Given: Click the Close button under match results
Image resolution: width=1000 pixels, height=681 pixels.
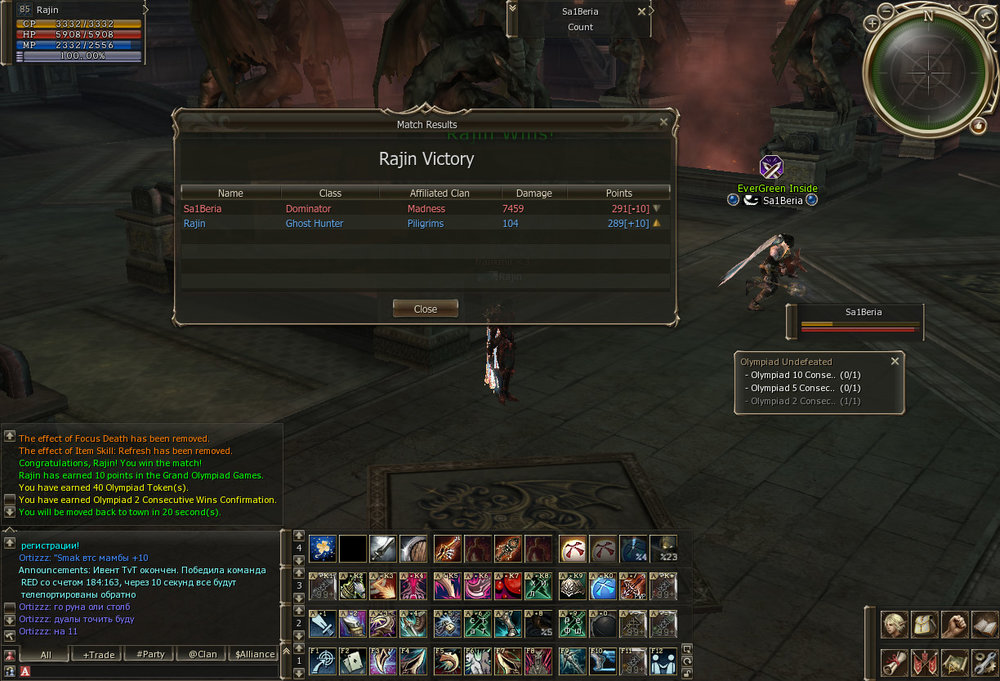Looking at the screenshot, I should (425, 309).
